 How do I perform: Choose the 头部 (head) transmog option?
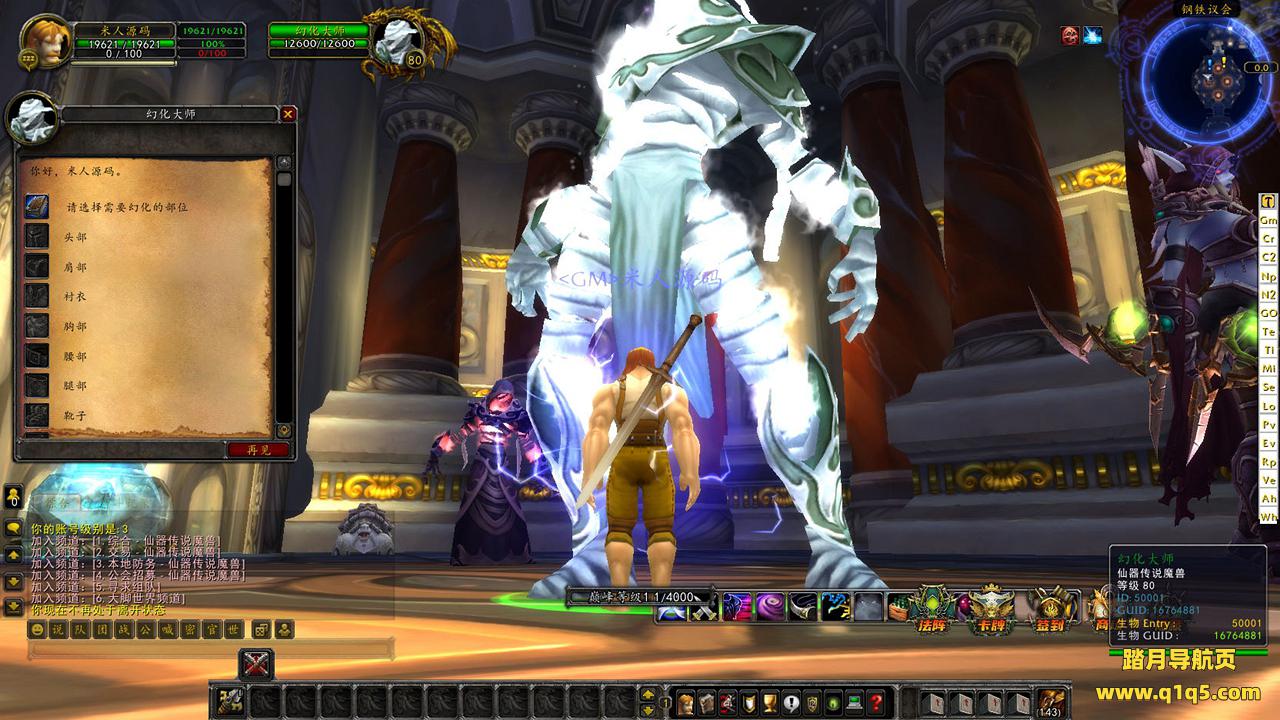pos(76,238)
